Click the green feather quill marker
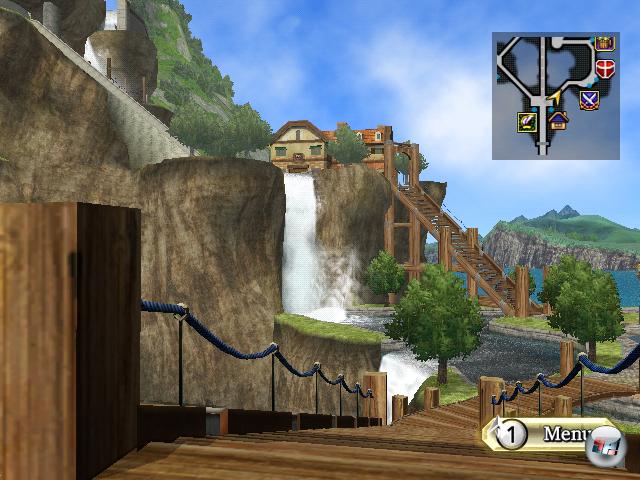Image resolution: width=640 pixels, height=480 pixels. pos(527,122)
